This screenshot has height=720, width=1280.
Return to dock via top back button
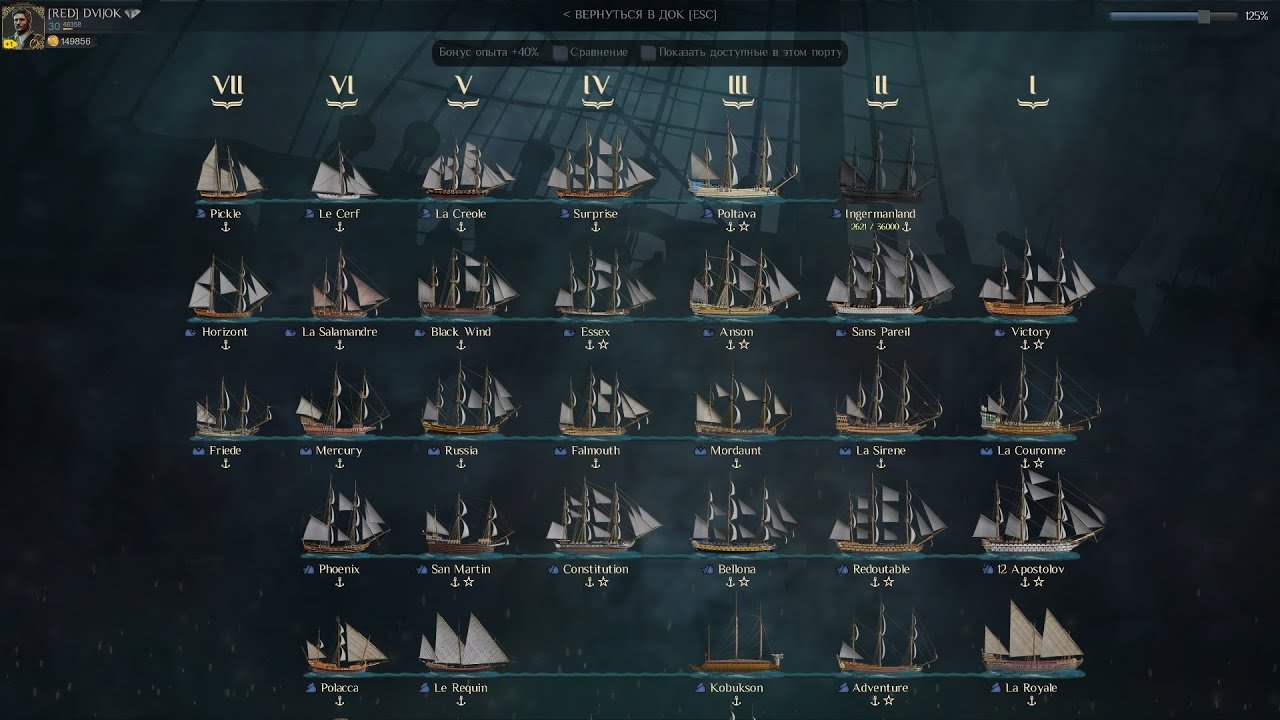[639, 15]
